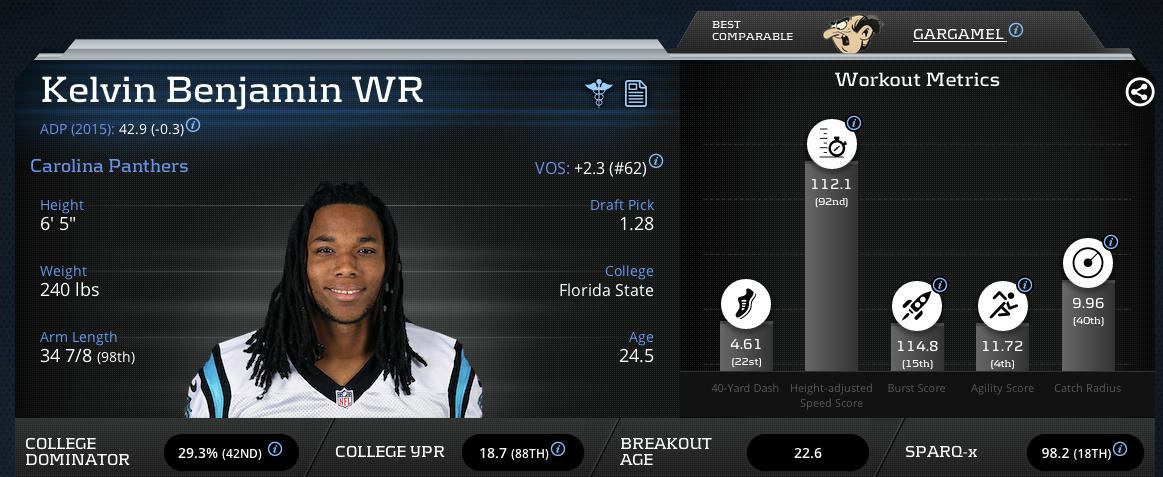This screenshot has height=477, width=1163.
Task: Select the Speed Score stopwatch icon
Action: pyautogui.click(x=832, y=146)
